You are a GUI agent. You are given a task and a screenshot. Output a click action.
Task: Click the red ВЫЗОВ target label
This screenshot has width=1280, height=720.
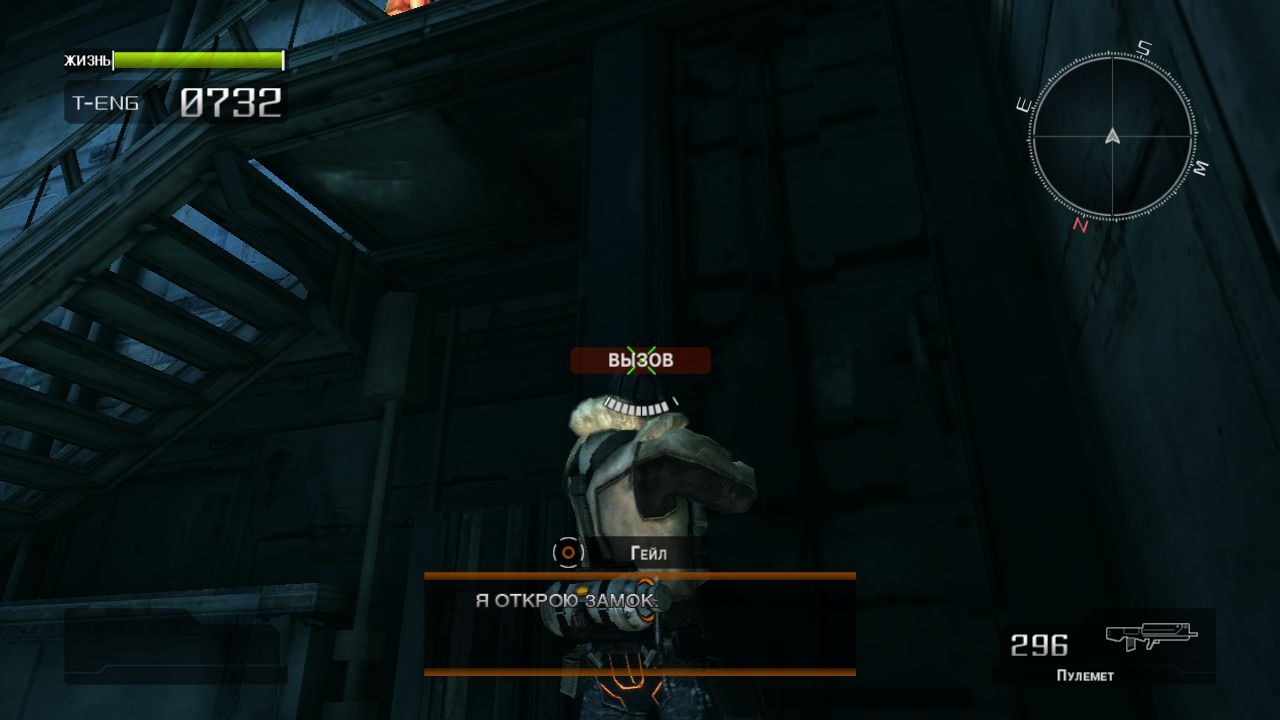click(x=640, y=360)
